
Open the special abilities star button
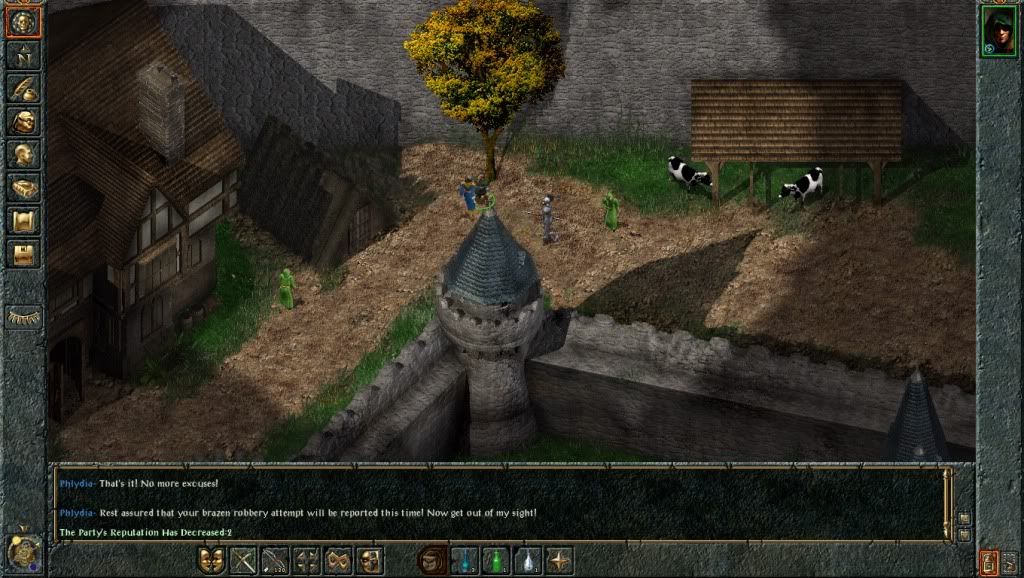tap(559, 561)
